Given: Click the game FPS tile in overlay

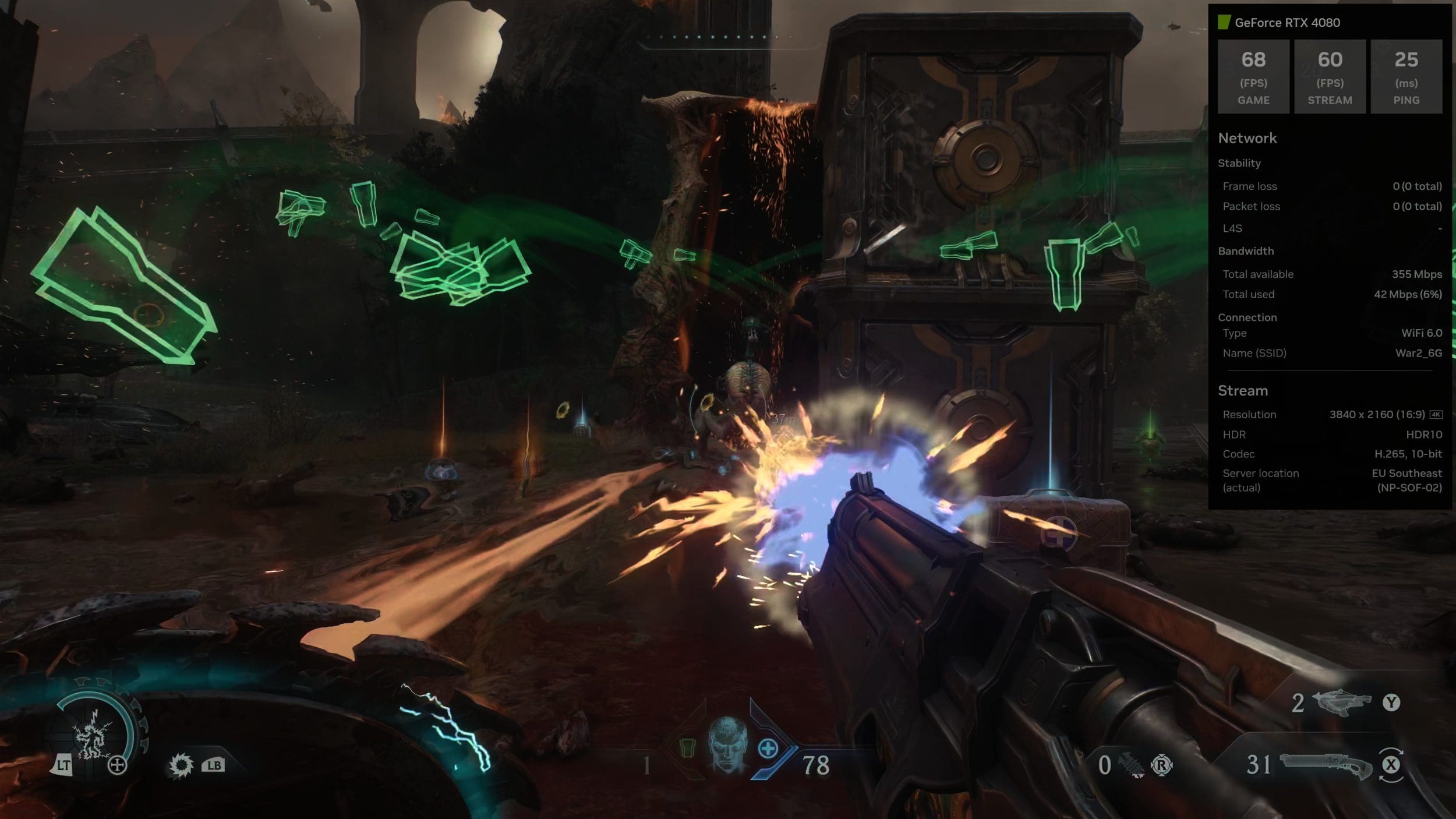Looking at the screenshot, I should pos(1253,76).
